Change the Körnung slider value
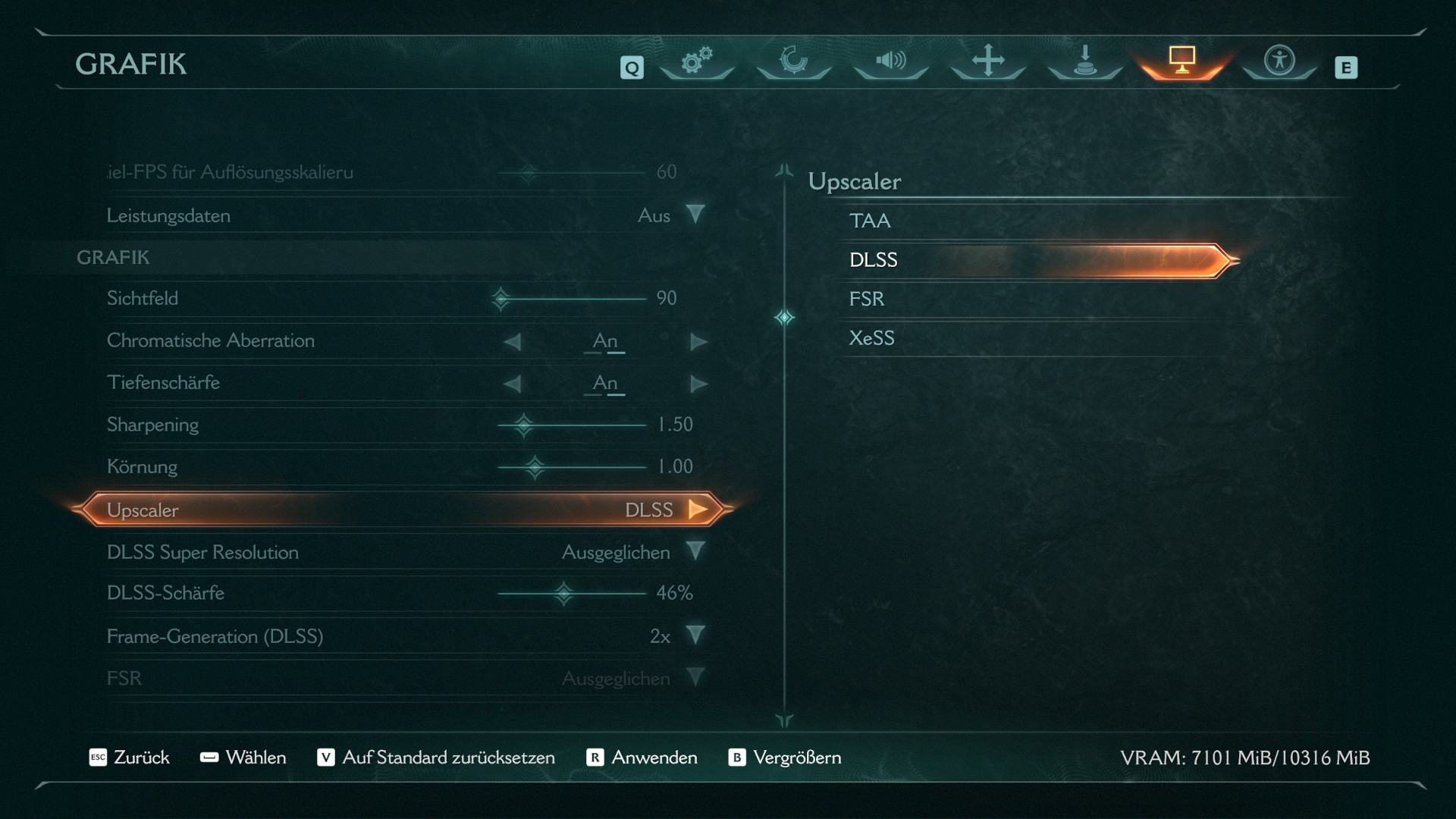Image resolution: width=1456 pixels, height=819 pixels. [x=535, y=467]
